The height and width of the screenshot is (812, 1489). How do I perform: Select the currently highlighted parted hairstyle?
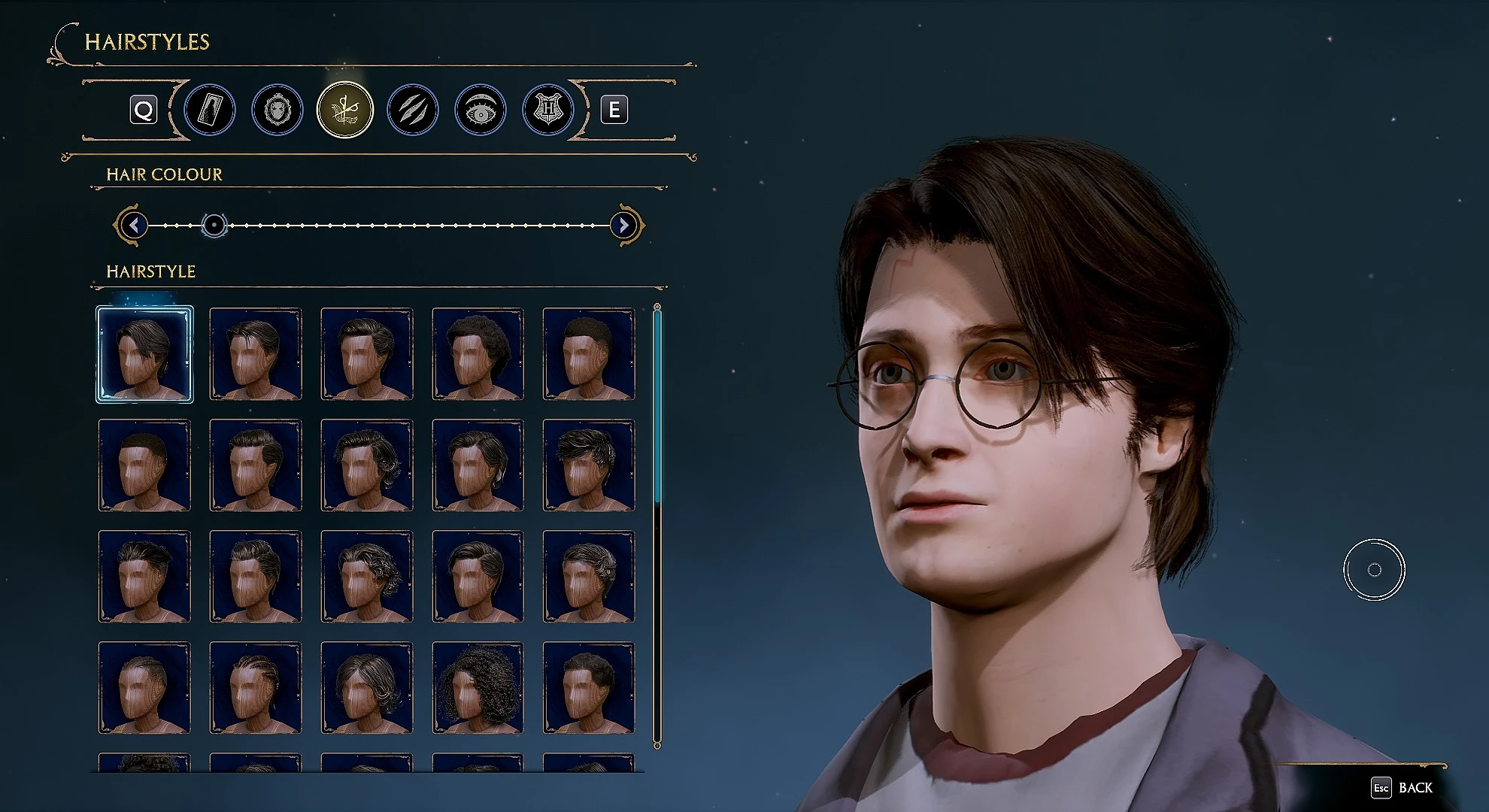(x=144, y=353)
